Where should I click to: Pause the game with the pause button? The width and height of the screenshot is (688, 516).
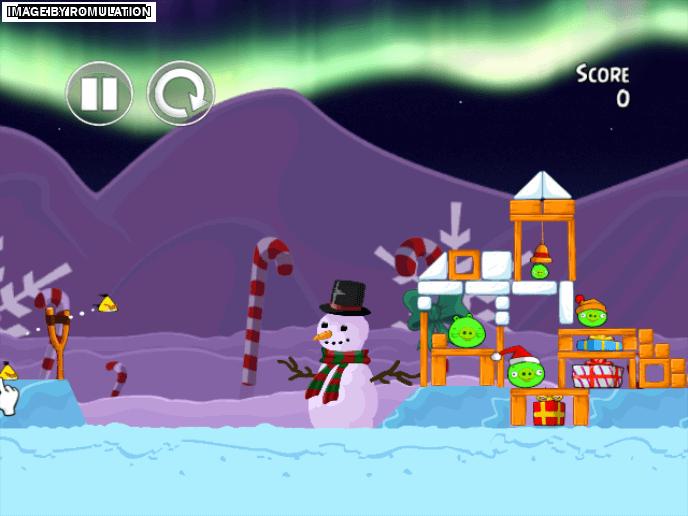tap(99, 93)
